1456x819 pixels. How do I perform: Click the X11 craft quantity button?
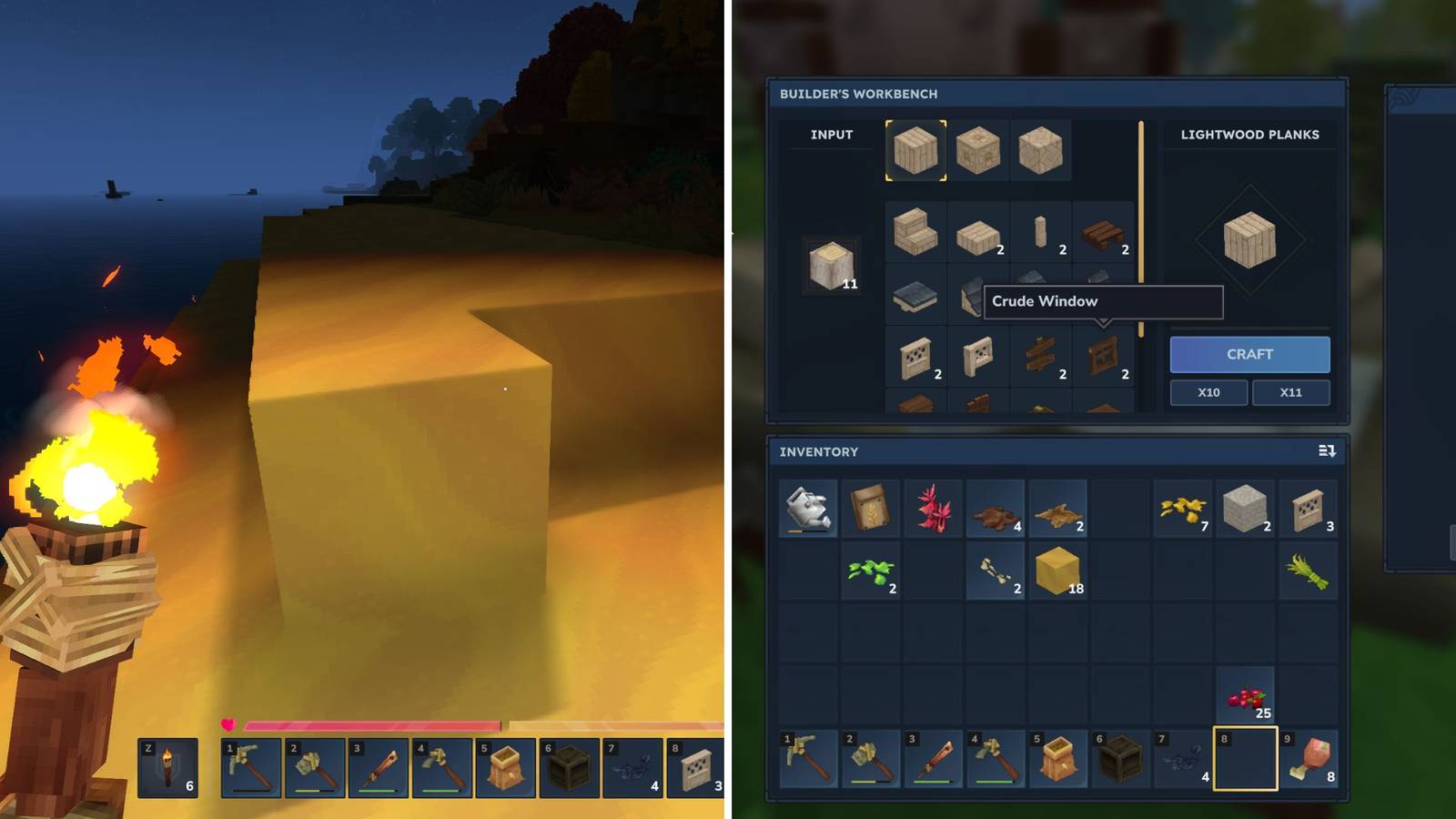1291,392
